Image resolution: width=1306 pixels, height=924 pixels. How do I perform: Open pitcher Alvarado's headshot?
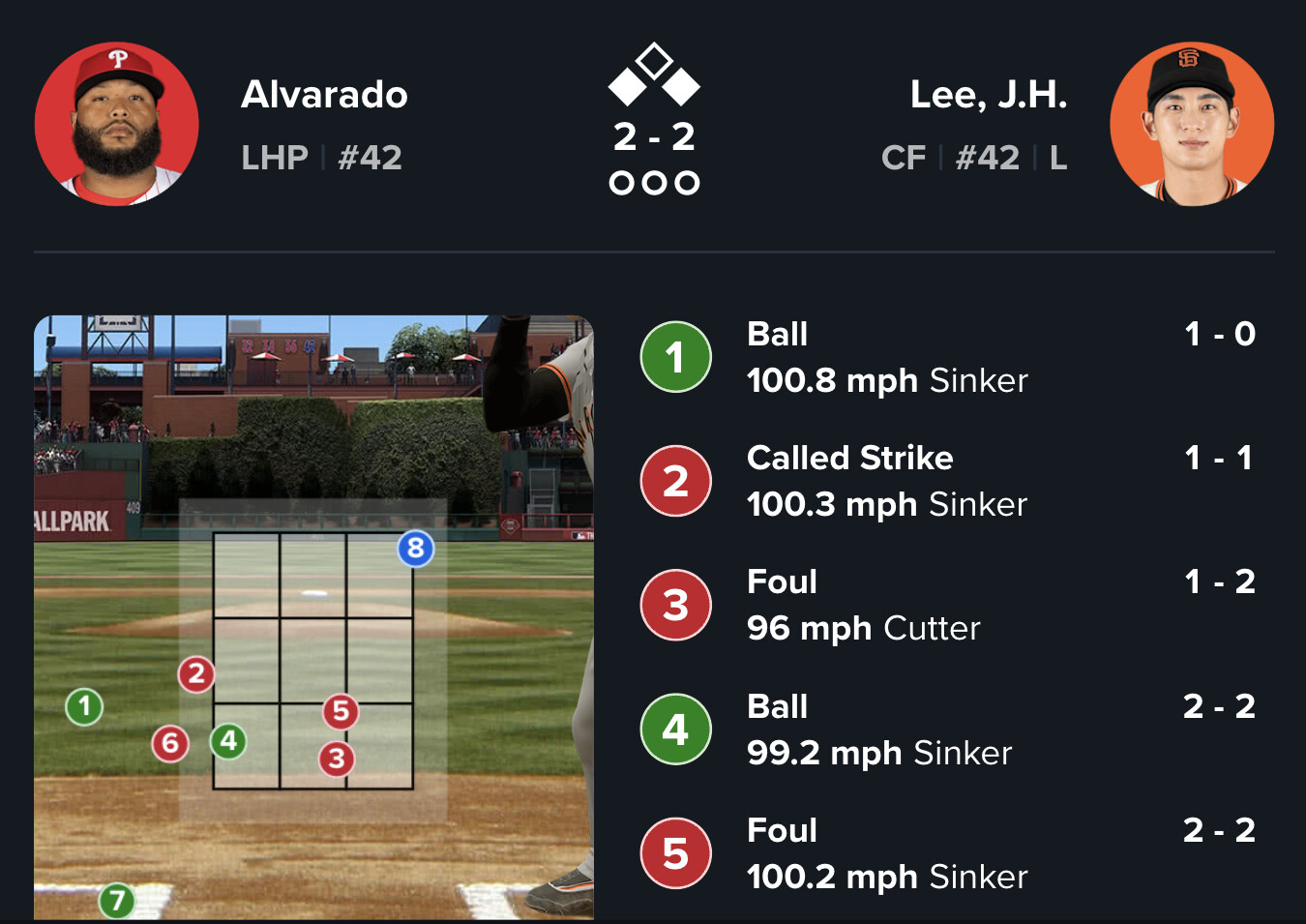[x=117, y=124]
